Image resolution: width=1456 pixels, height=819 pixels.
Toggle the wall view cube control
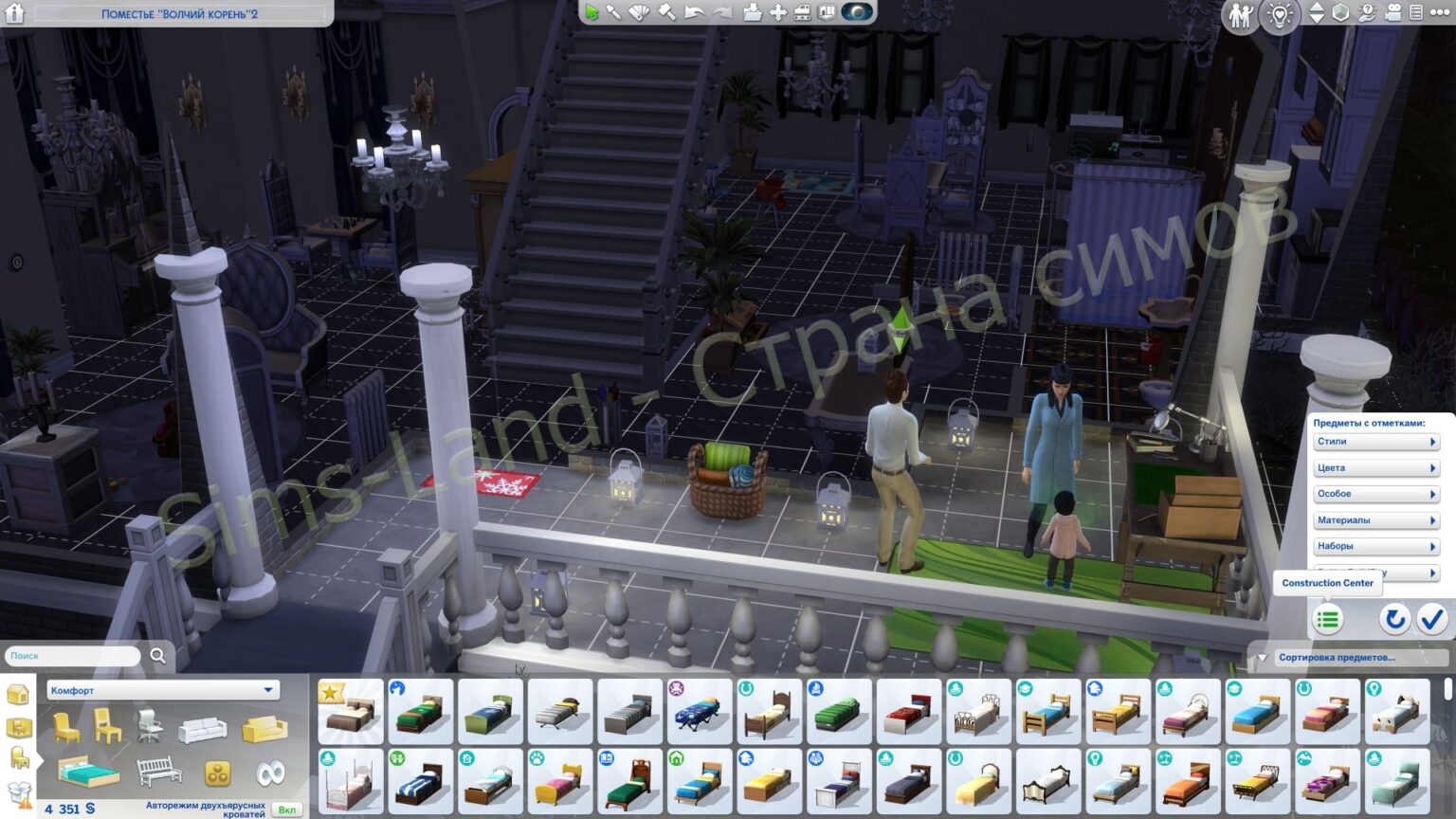pos(1341,13)
